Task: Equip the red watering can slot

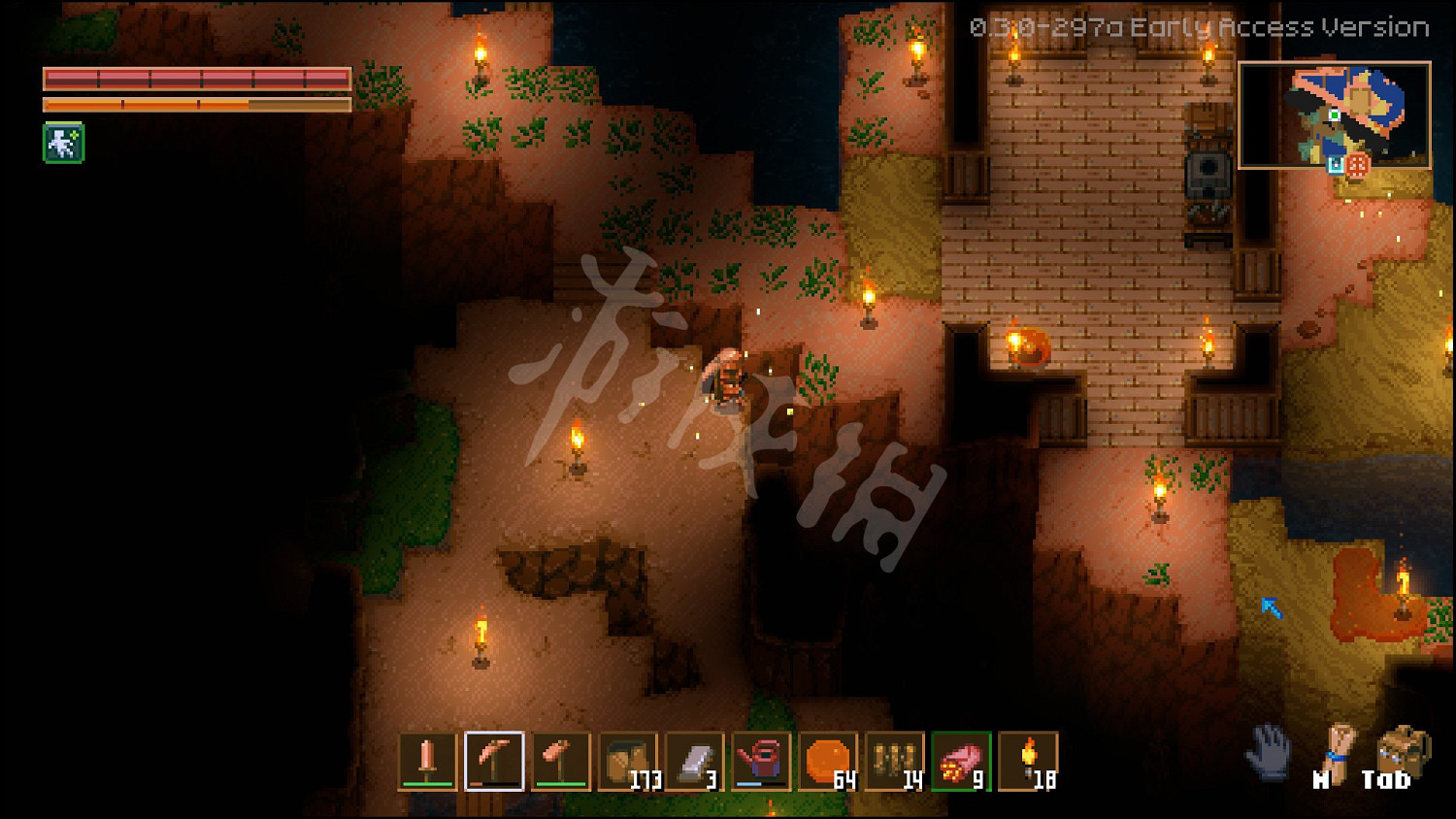Action: tap(762, 761)
